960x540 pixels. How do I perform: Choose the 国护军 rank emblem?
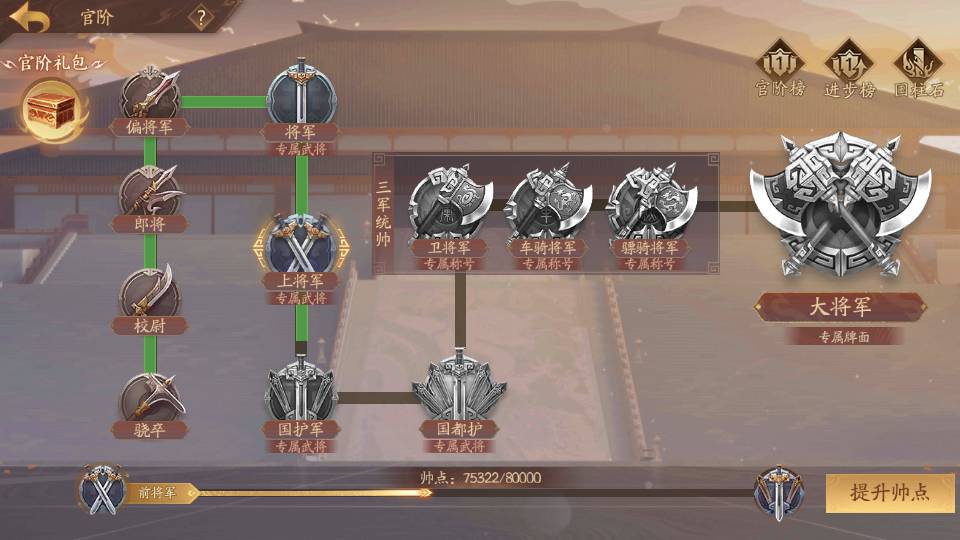coord(301,395)
